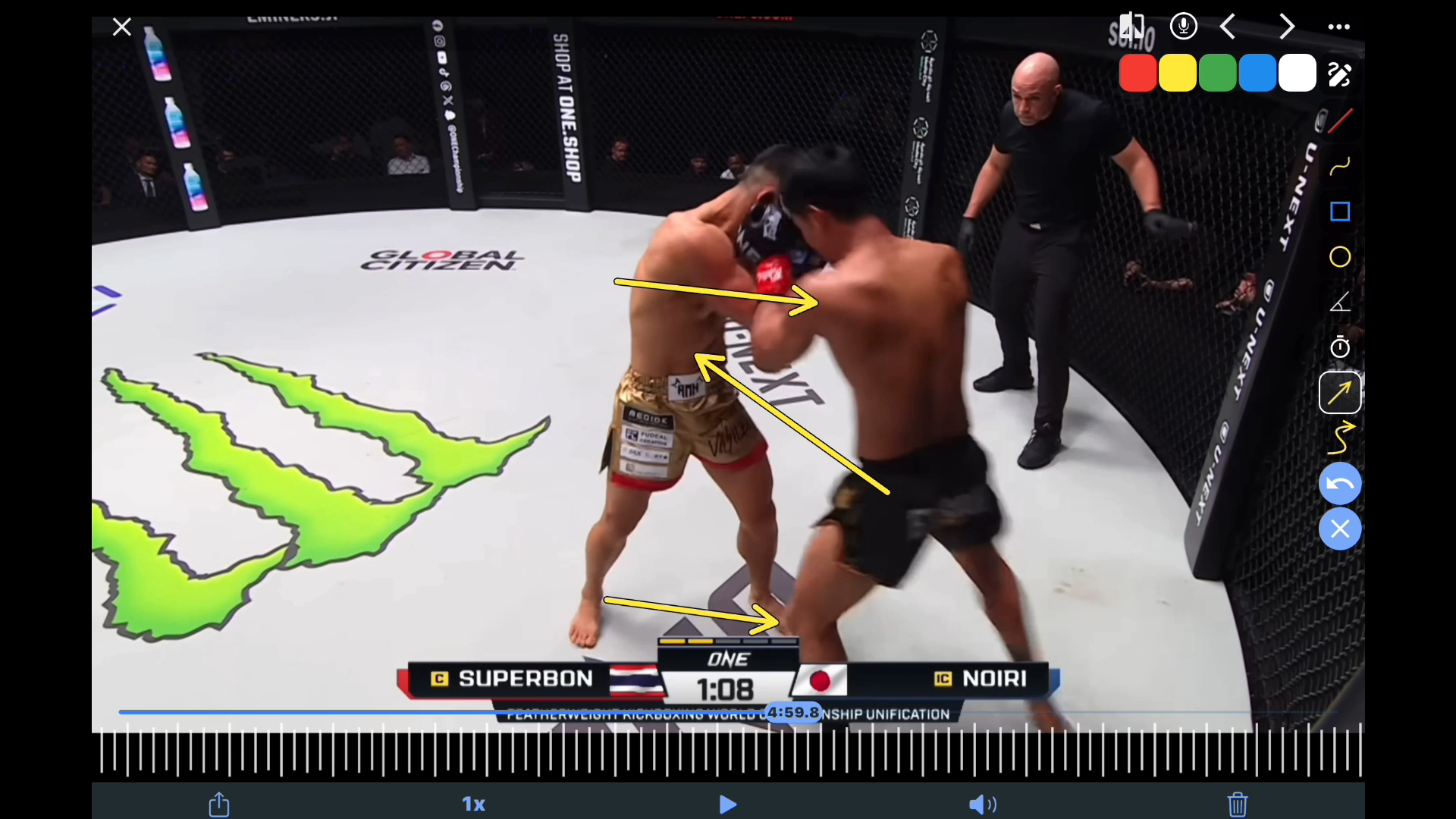Image resolution: width=1456 pixels, height=819 pixels.
Task: Pick the green color swatch
Action: click(x=1217, y=74)
